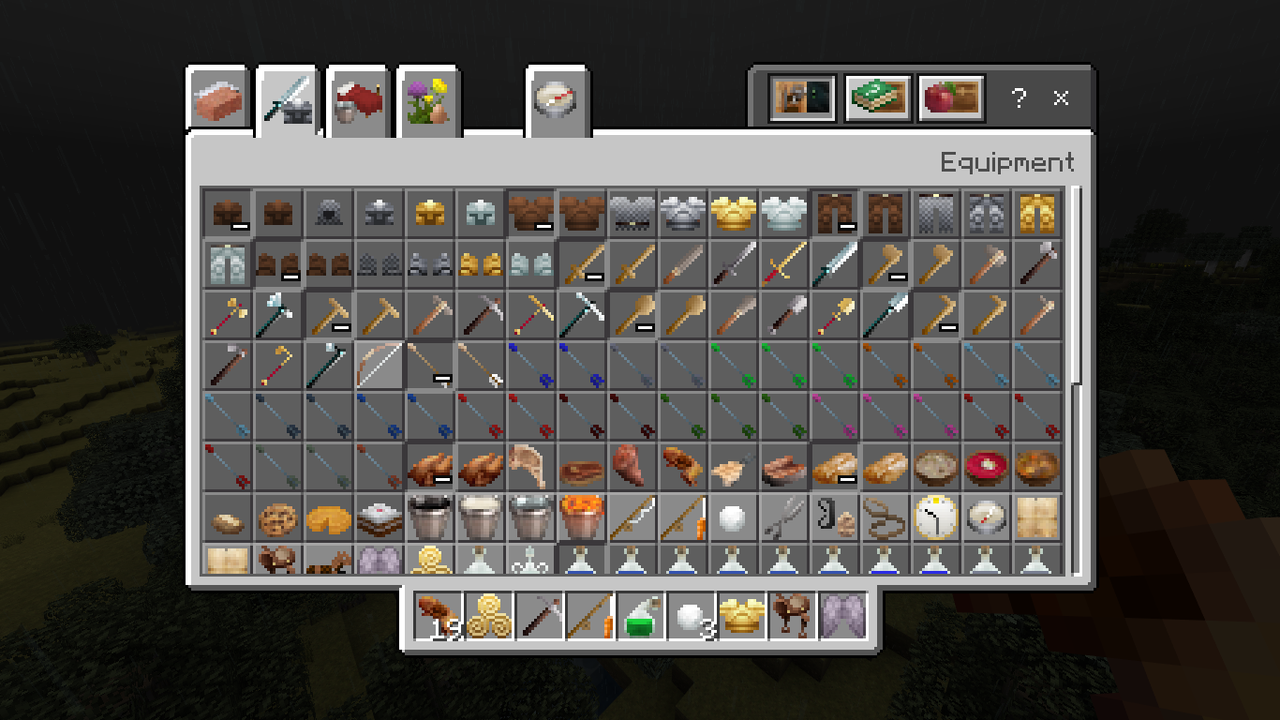Viewport: 1280px width, 720px height.
Task: Pick the leather tunic from the armor row
Action: [531, 212]
